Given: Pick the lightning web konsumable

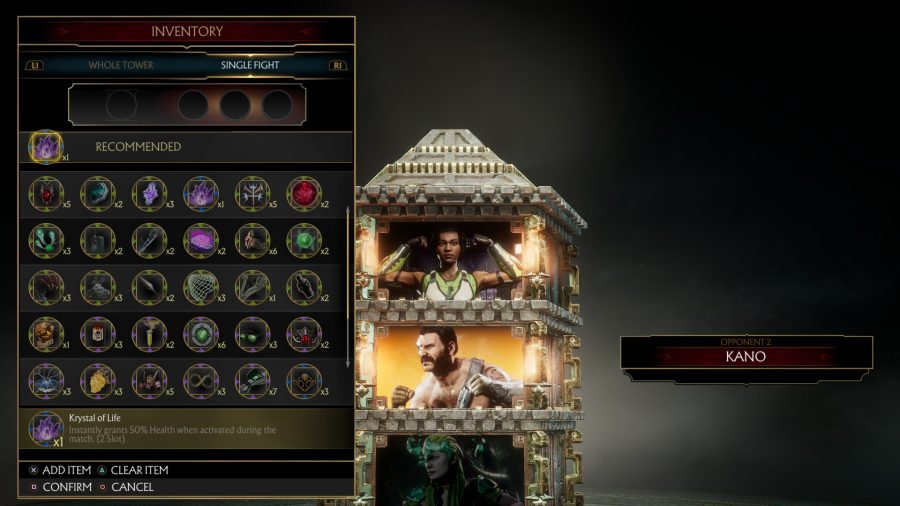Looking at the screenshot, I should click(46, 380).
